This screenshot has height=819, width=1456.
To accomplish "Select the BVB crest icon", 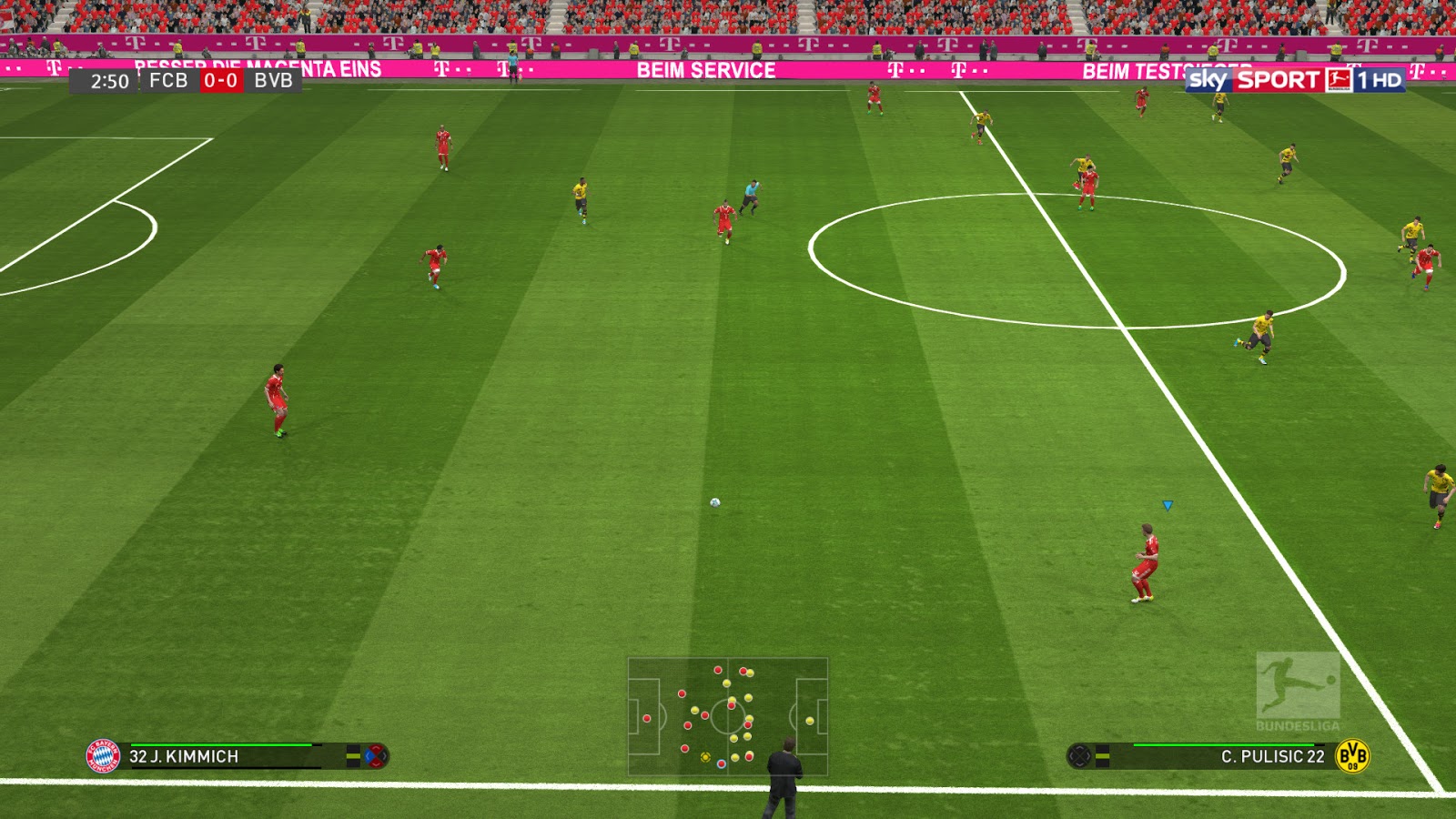I will pyautogui.click(x=1352, y=756).
